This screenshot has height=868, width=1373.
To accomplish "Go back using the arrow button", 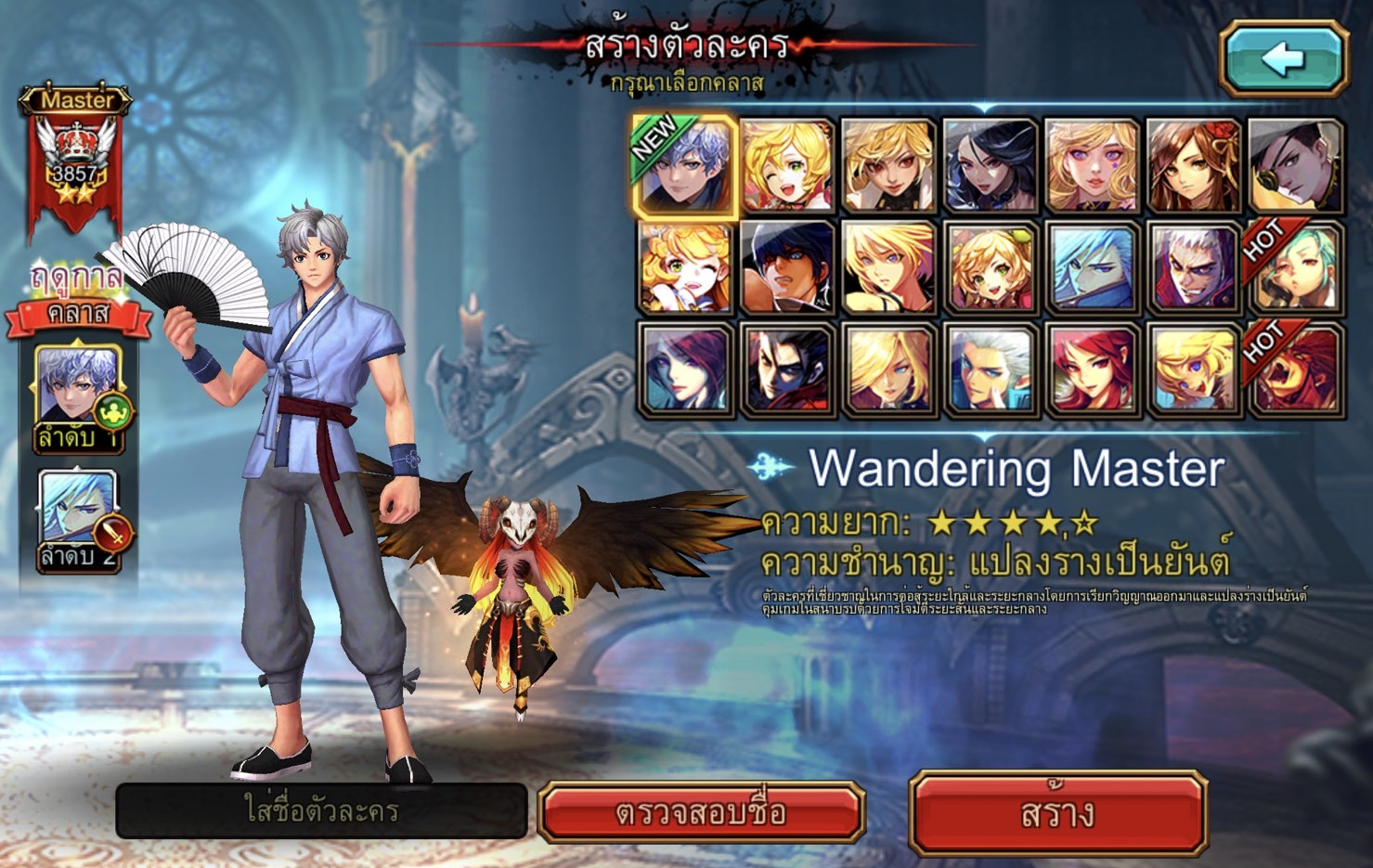I will (1284, 59).
